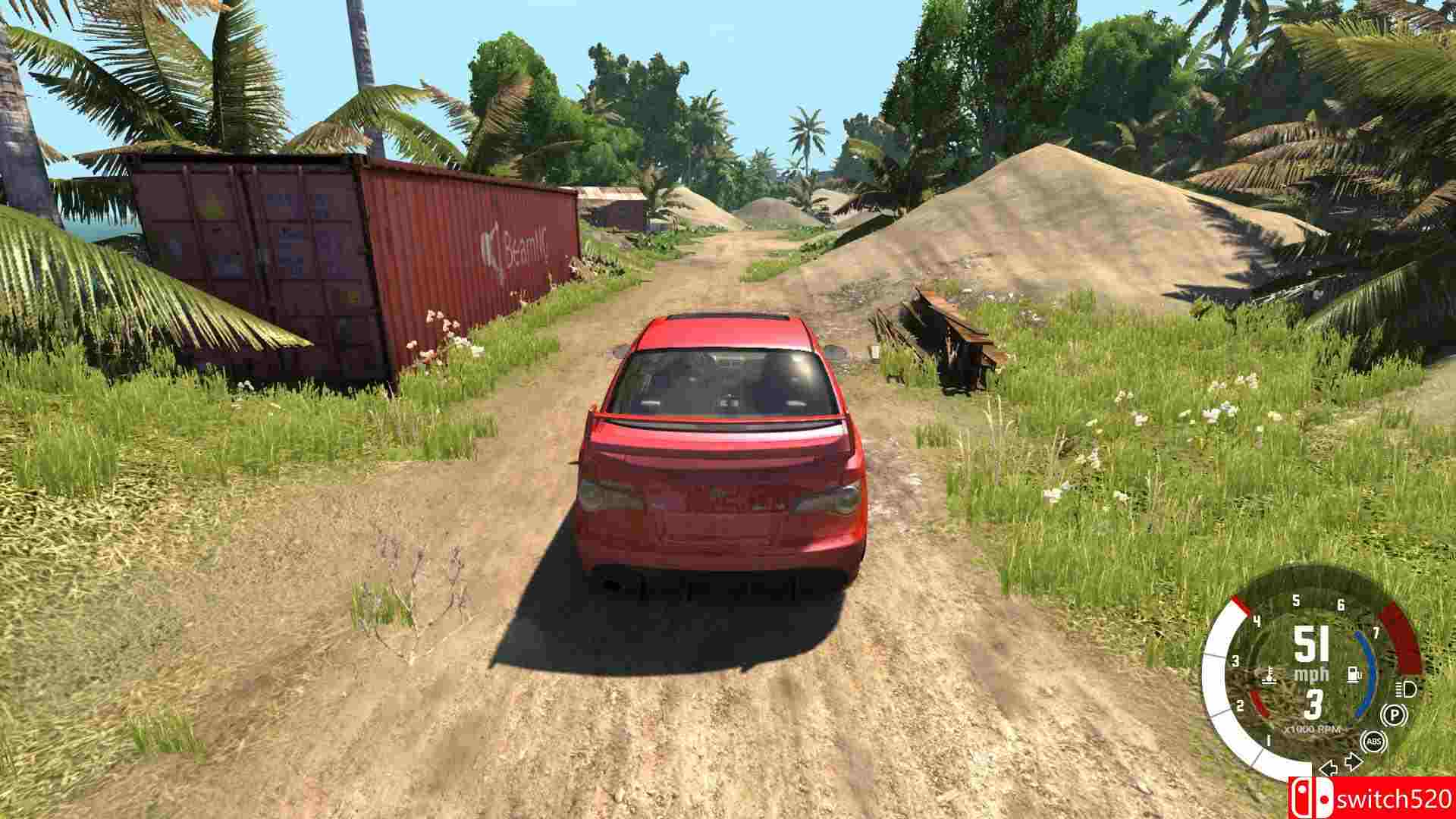The height and width of the screenshot is (819, 1456).
Task: Select the right turn signal arrow icon
Action: (1352, 760)
